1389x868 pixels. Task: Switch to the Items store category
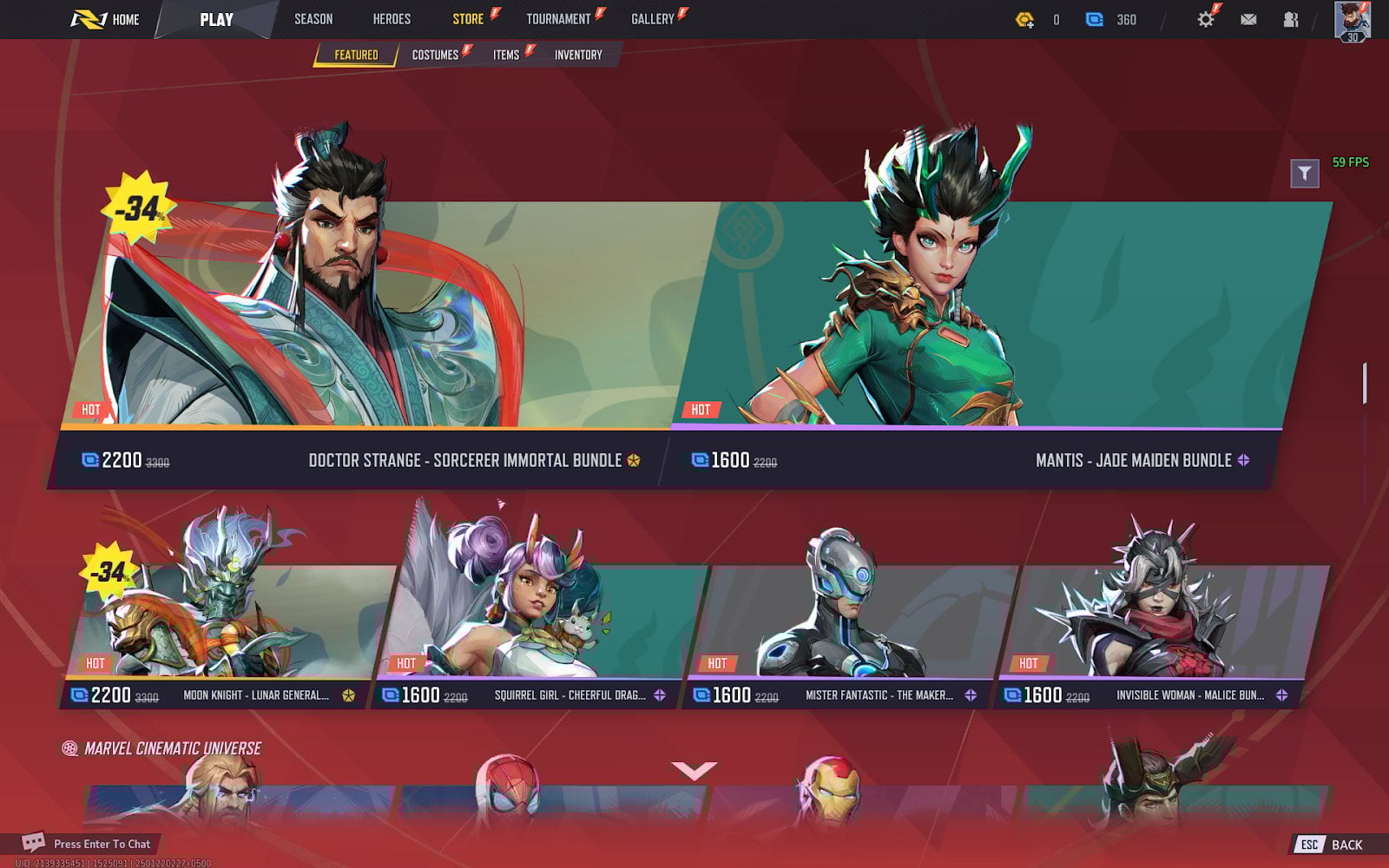coord(506,55)
